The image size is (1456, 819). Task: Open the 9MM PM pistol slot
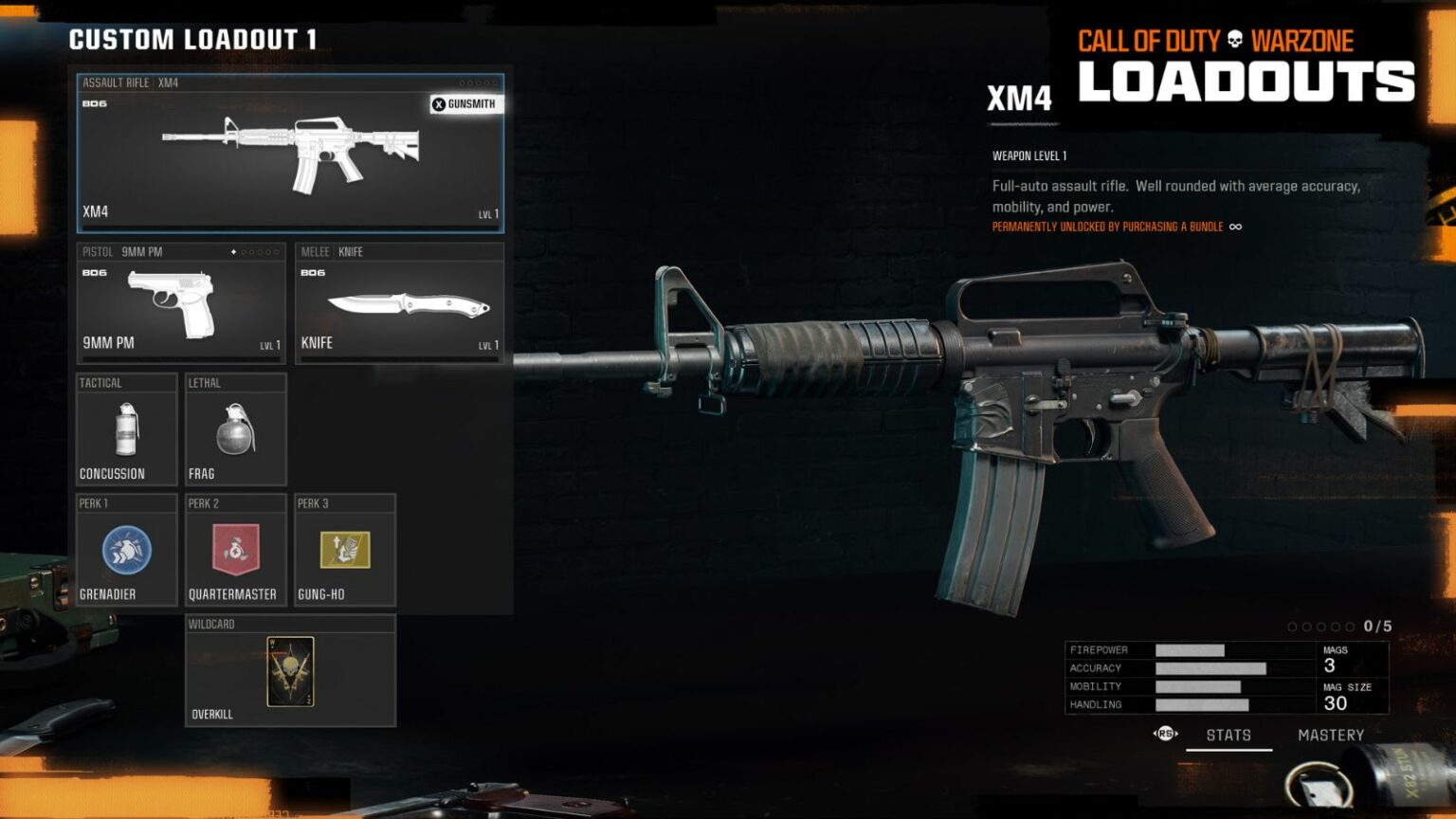click(x=180, y=303)
